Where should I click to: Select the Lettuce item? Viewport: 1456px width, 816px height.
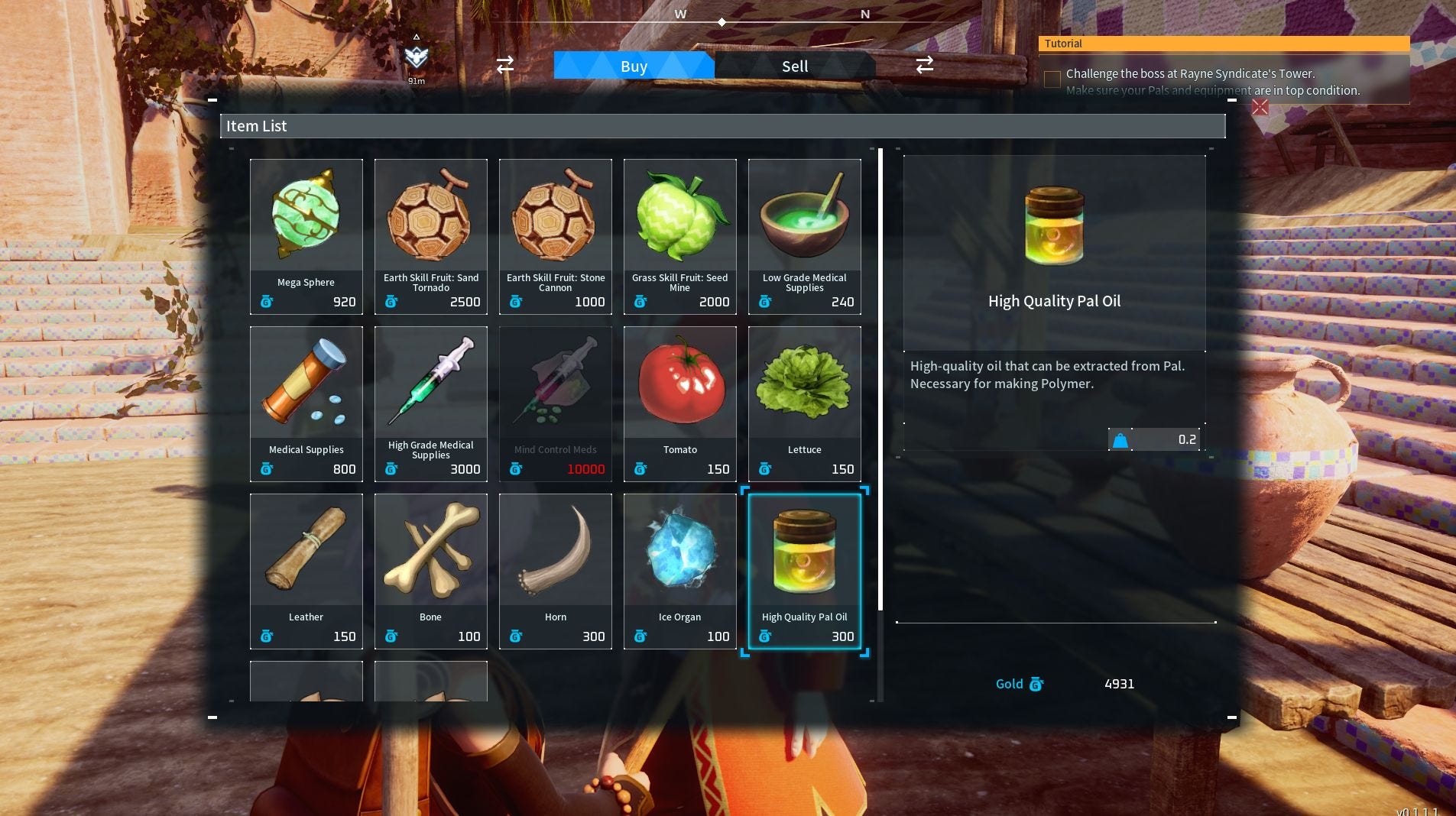tap(804, 403)
